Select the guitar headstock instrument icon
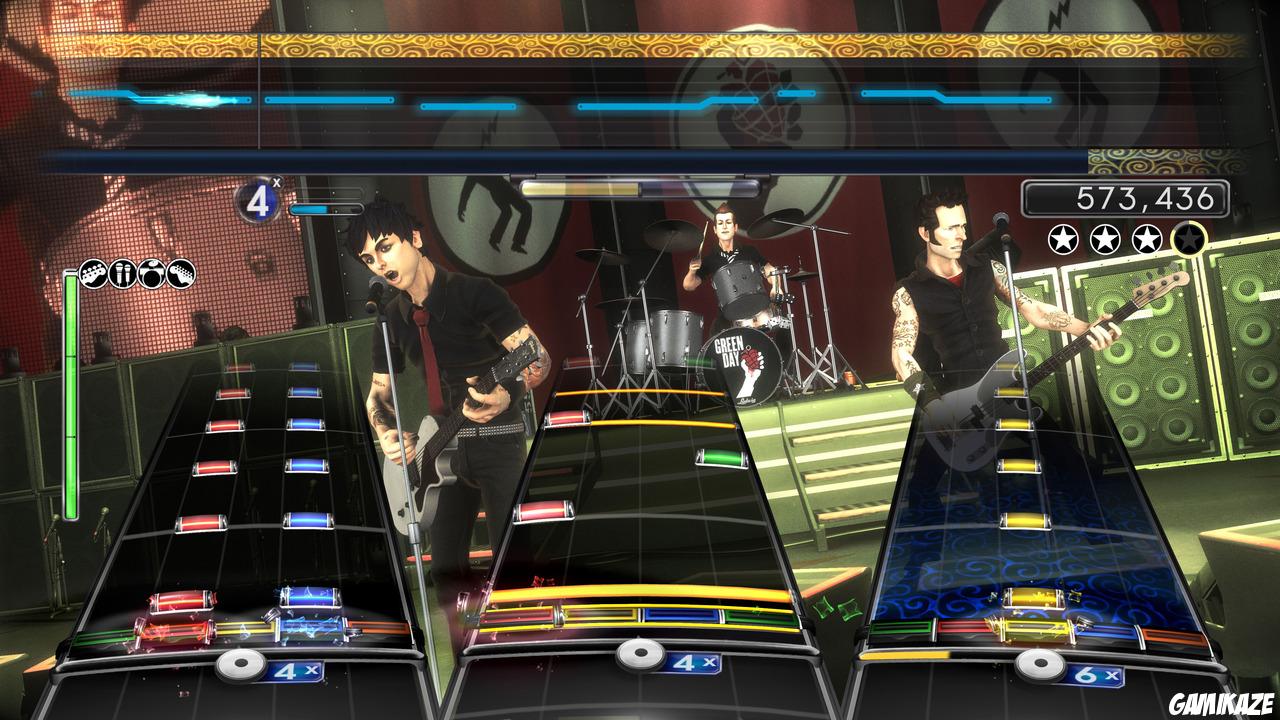 click(181, 275)
